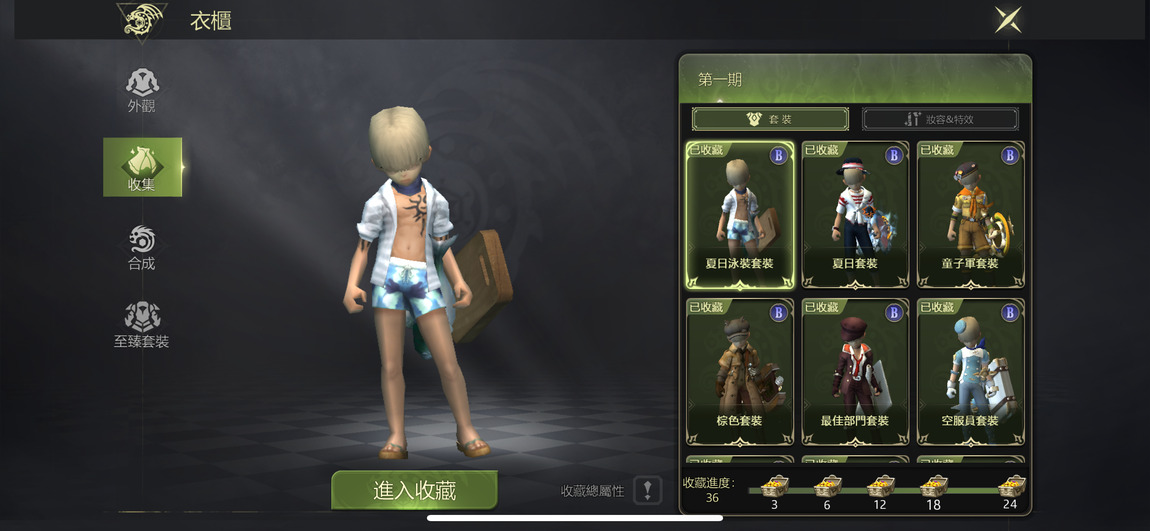Open the 外觀 appearance section

142,90
